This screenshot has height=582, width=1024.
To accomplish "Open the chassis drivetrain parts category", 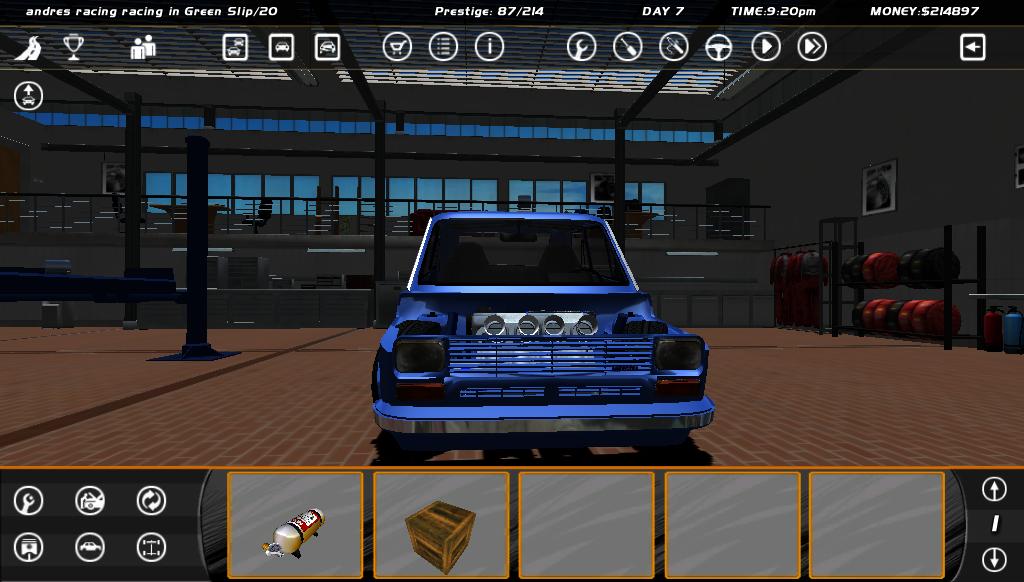I will 151,547.
